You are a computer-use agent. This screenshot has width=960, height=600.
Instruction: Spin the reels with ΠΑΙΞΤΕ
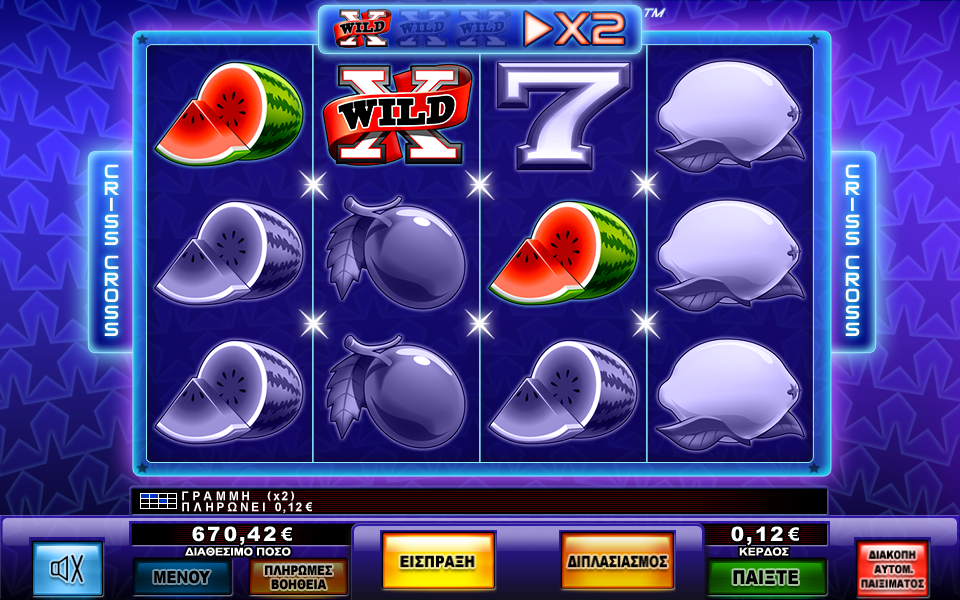767,577
